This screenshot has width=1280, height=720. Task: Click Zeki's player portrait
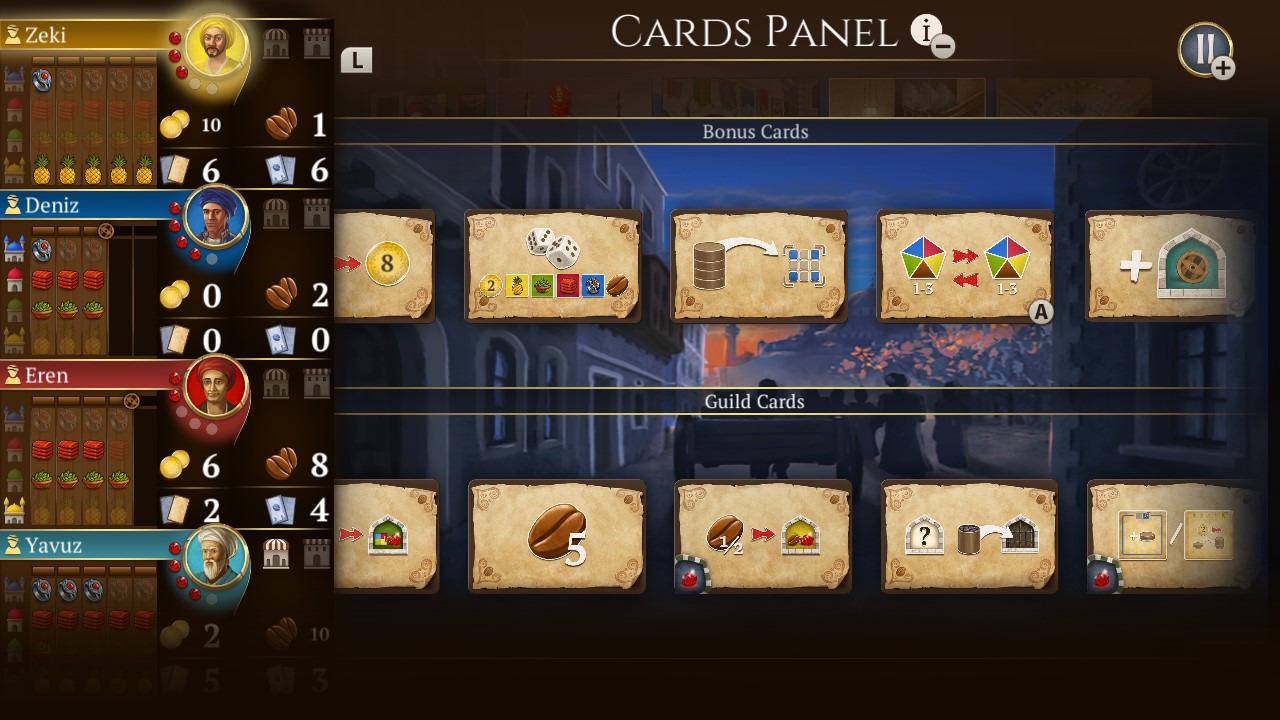point(213,47)
